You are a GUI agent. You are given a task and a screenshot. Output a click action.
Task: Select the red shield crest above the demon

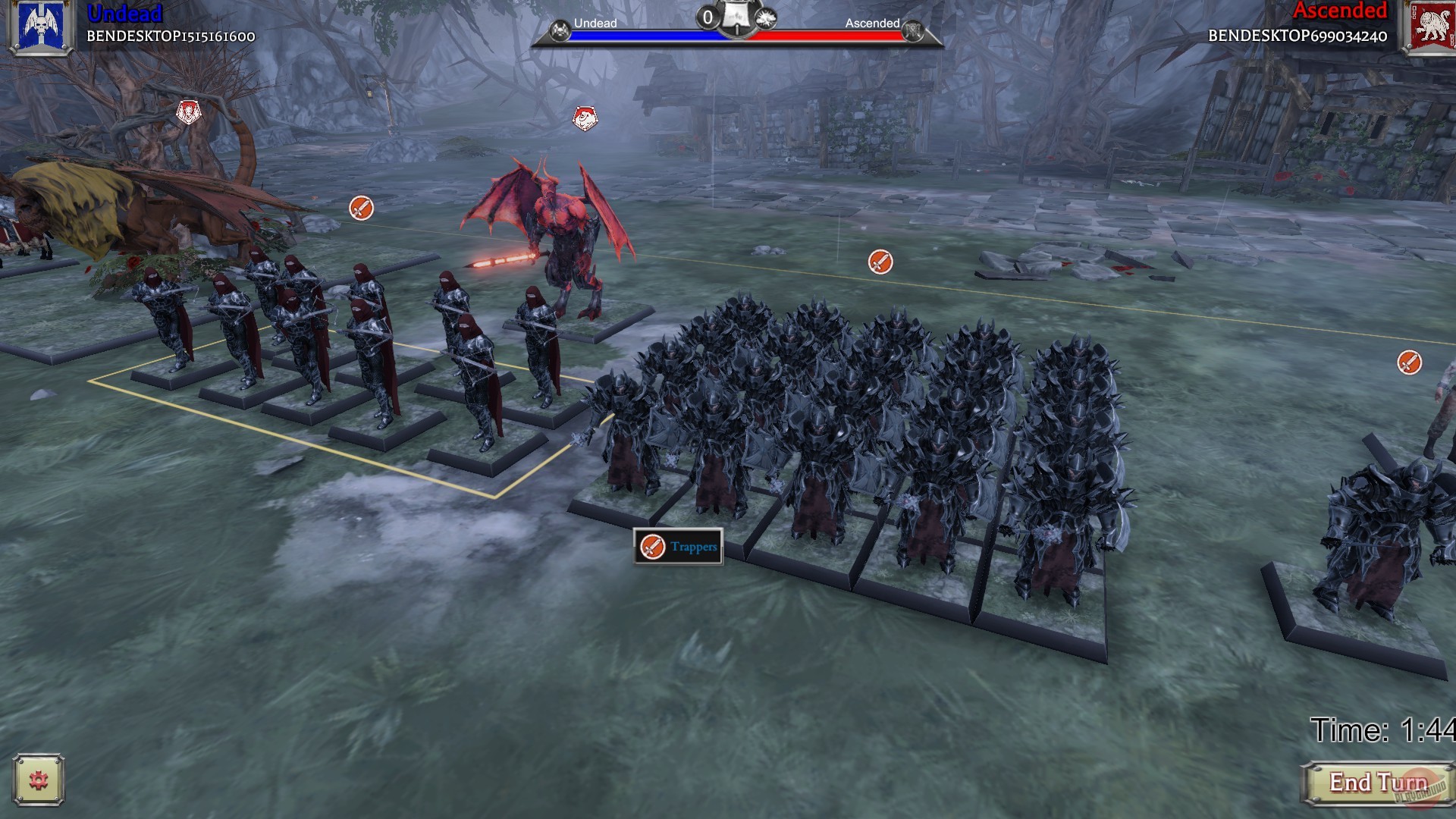coord(584,118)
